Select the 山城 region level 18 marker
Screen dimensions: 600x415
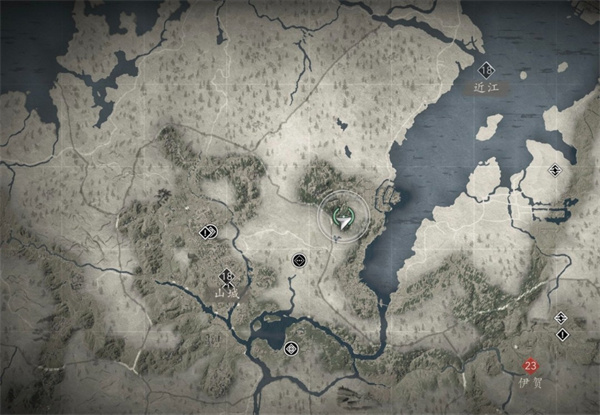tap(228, 277)
